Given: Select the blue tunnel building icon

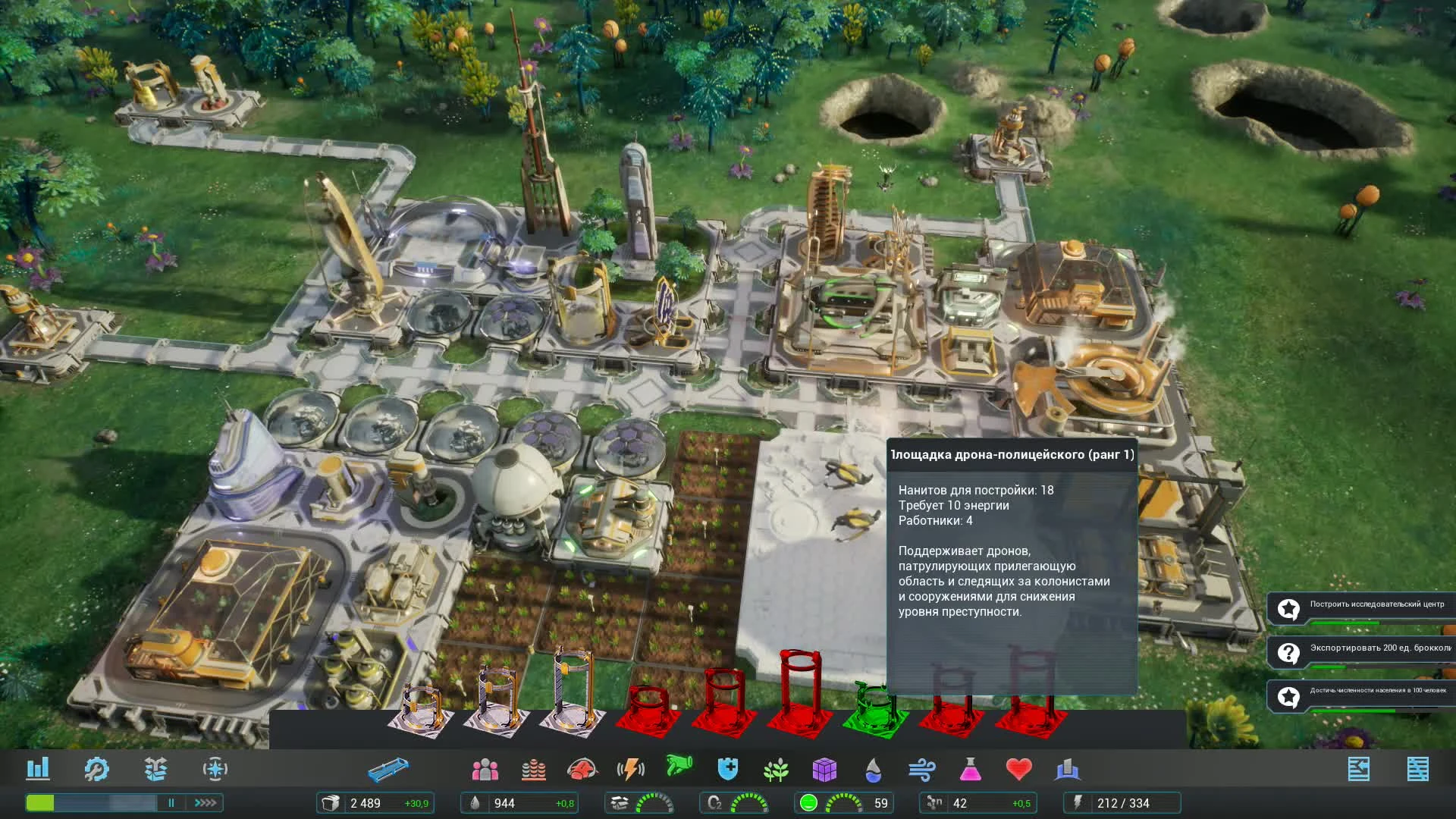Looking at the screenshot, I should [x=388, y=768].
